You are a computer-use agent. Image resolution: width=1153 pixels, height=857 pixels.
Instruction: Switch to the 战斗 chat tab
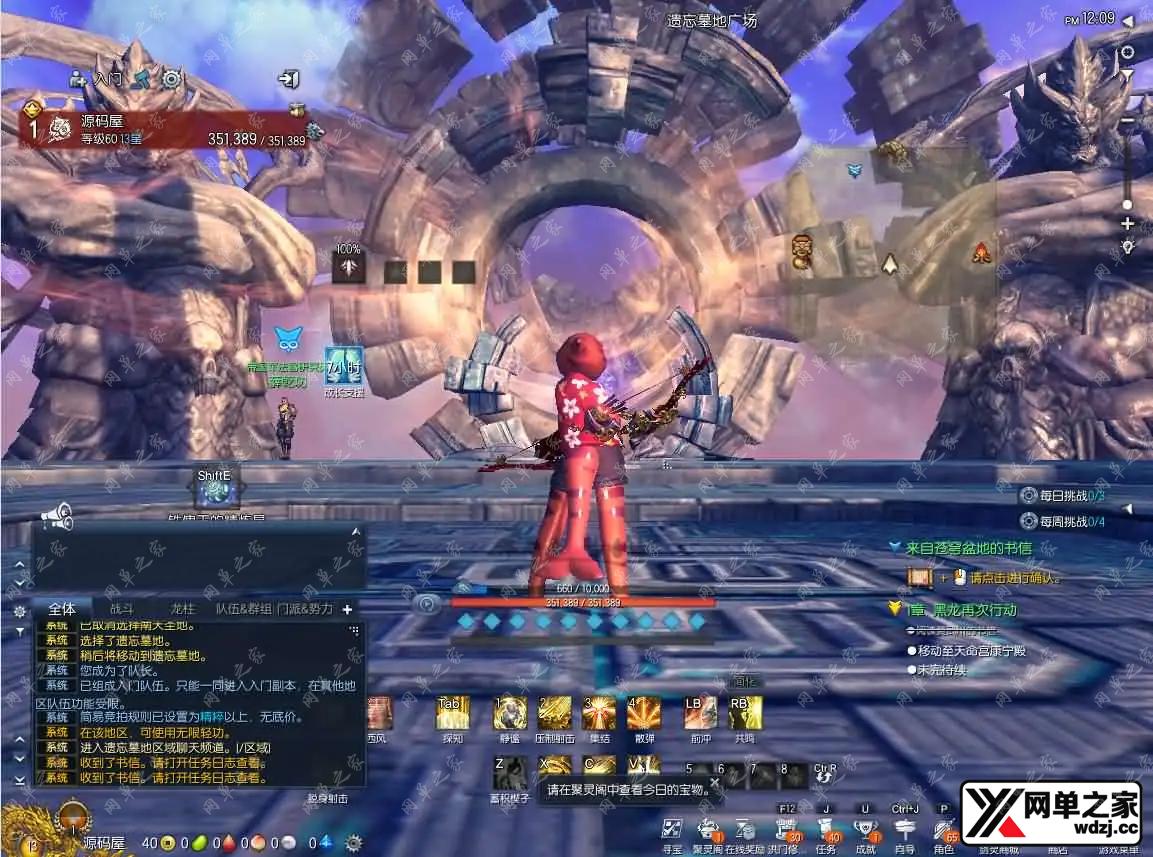121,608
